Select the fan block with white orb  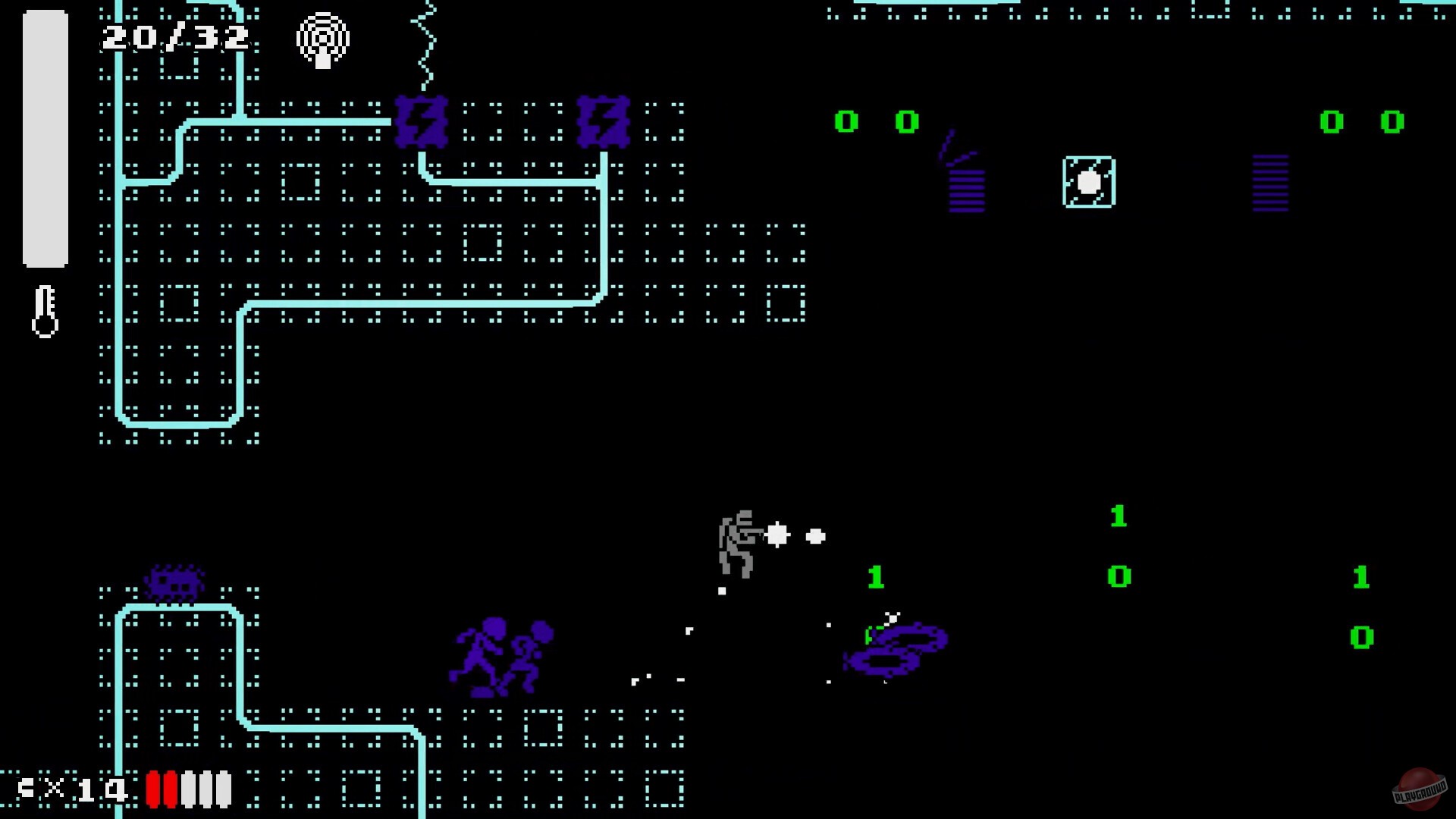pos(1088,182)
